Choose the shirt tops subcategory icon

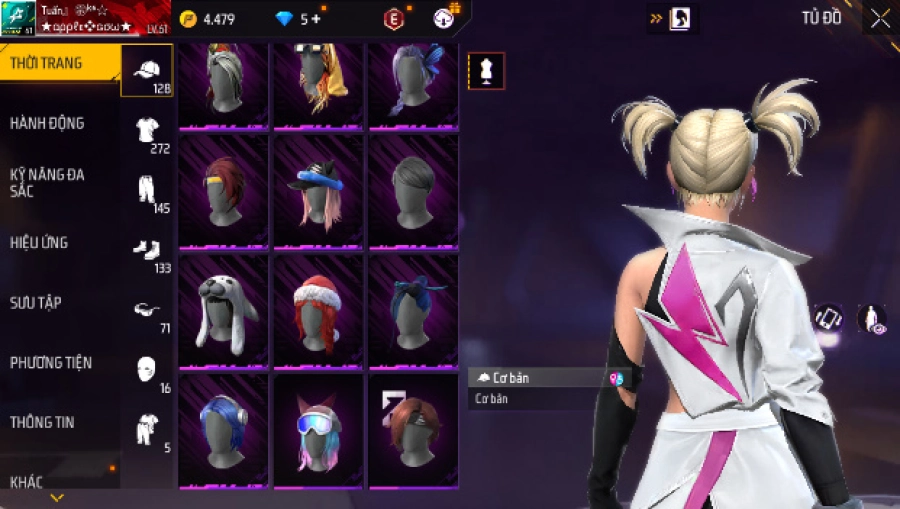(x=147, y=130)
